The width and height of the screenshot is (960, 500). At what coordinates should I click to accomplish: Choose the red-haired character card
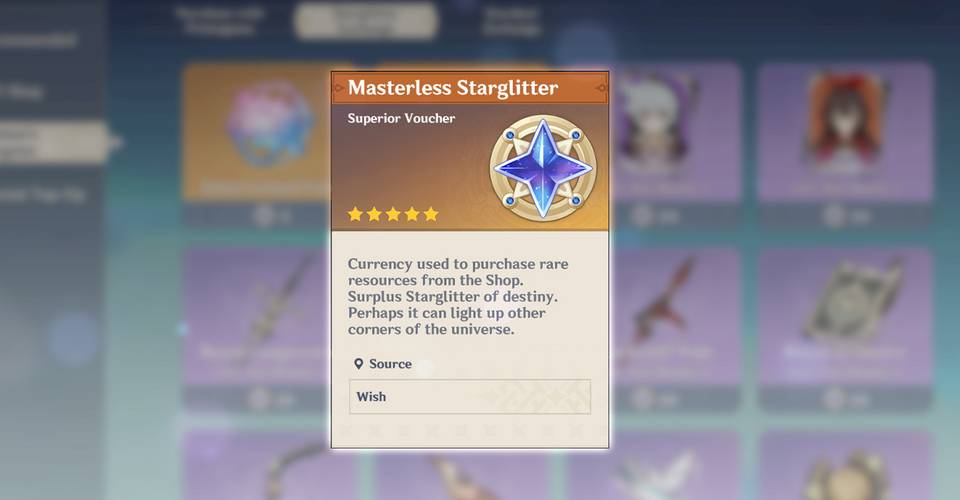845,135
